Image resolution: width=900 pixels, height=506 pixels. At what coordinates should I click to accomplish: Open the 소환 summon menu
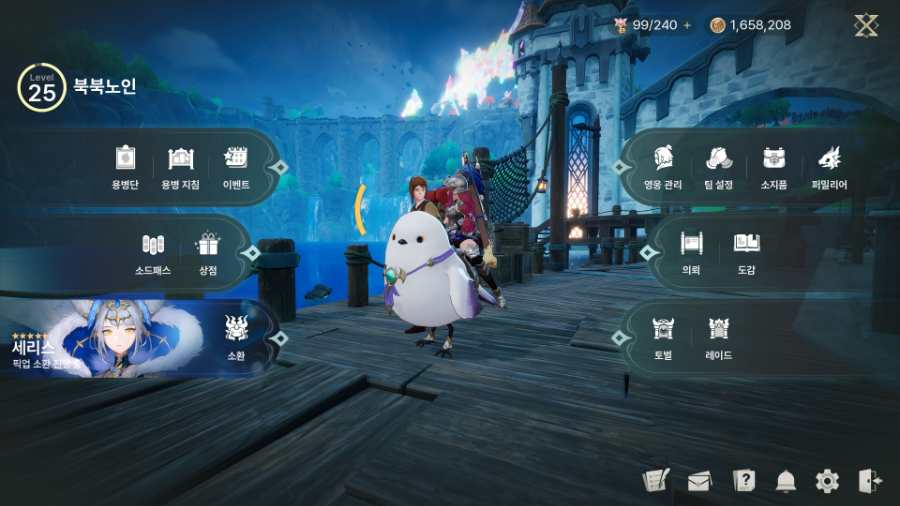[x=236, y=336]
